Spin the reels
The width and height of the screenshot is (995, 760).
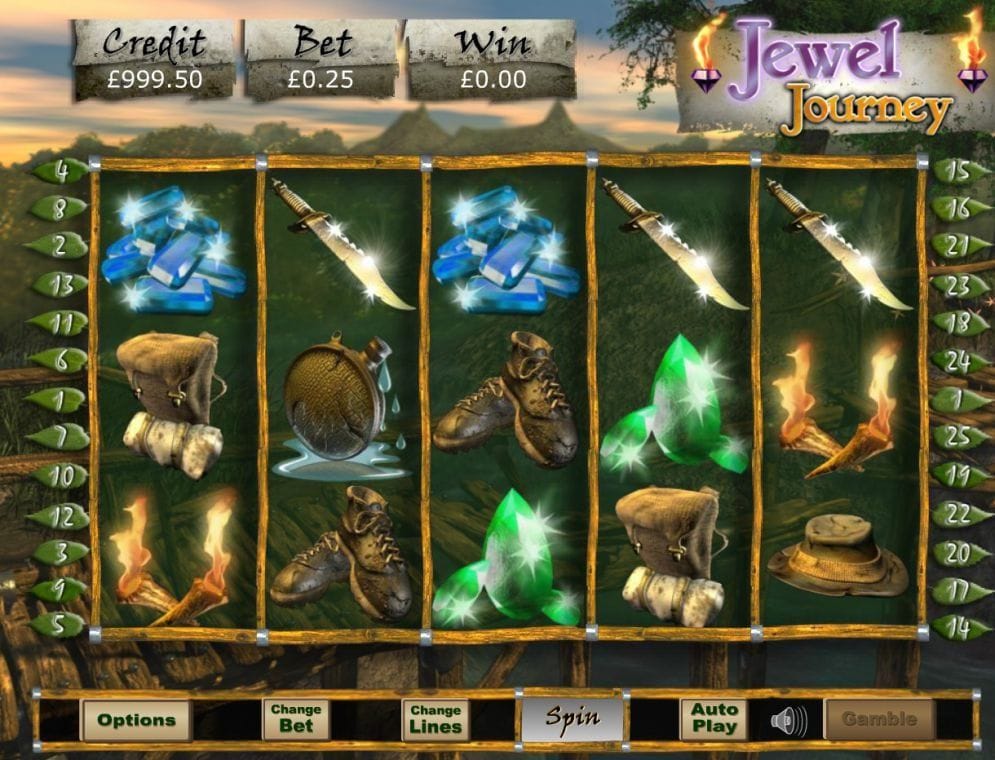pyautogui.click(x=572, y=717)
